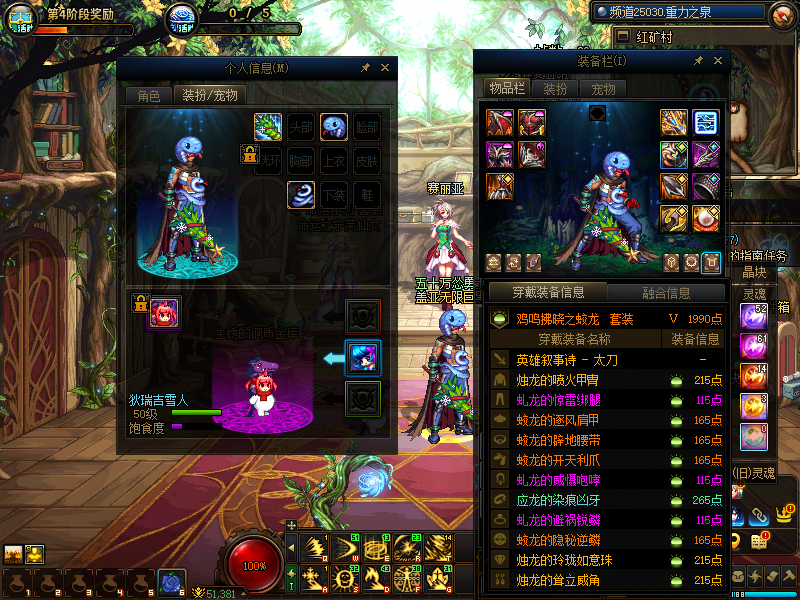Close the 个人信息 character info window
Screen dimensions: 800x600
pos(386,68)
